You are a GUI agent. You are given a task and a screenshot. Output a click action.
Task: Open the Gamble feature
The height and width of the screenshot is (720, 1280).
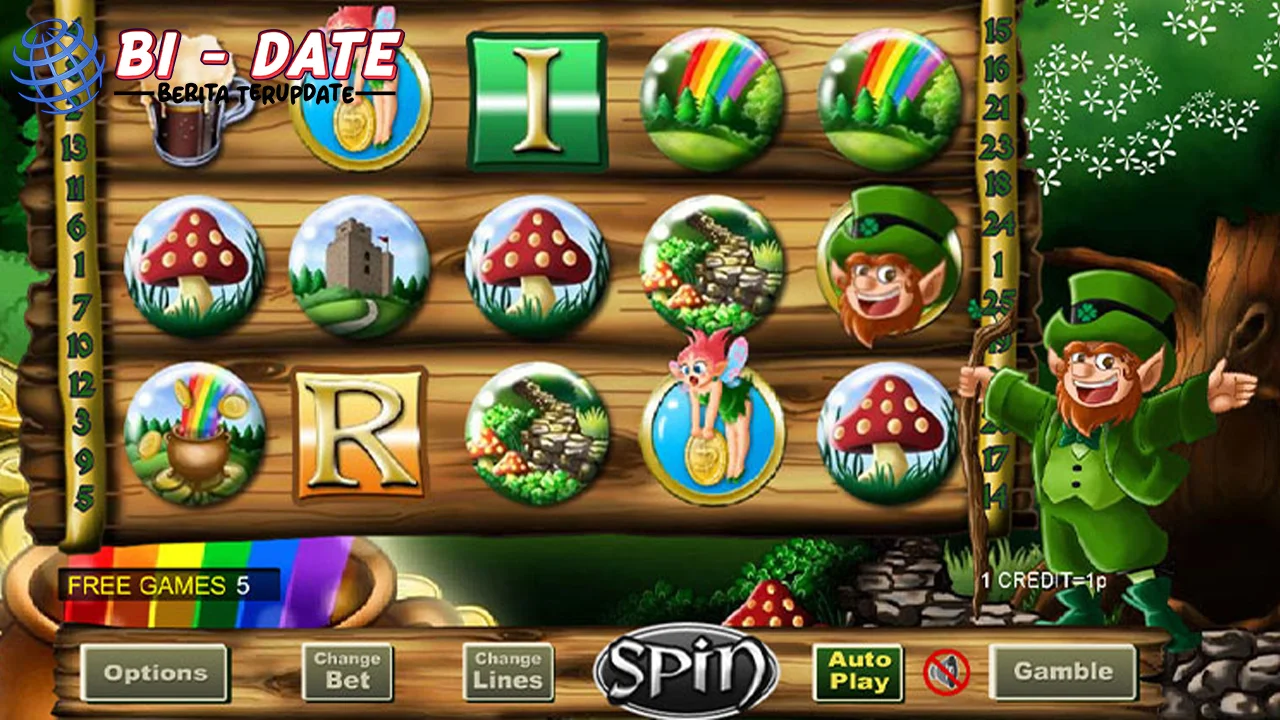pos(1063,670)
